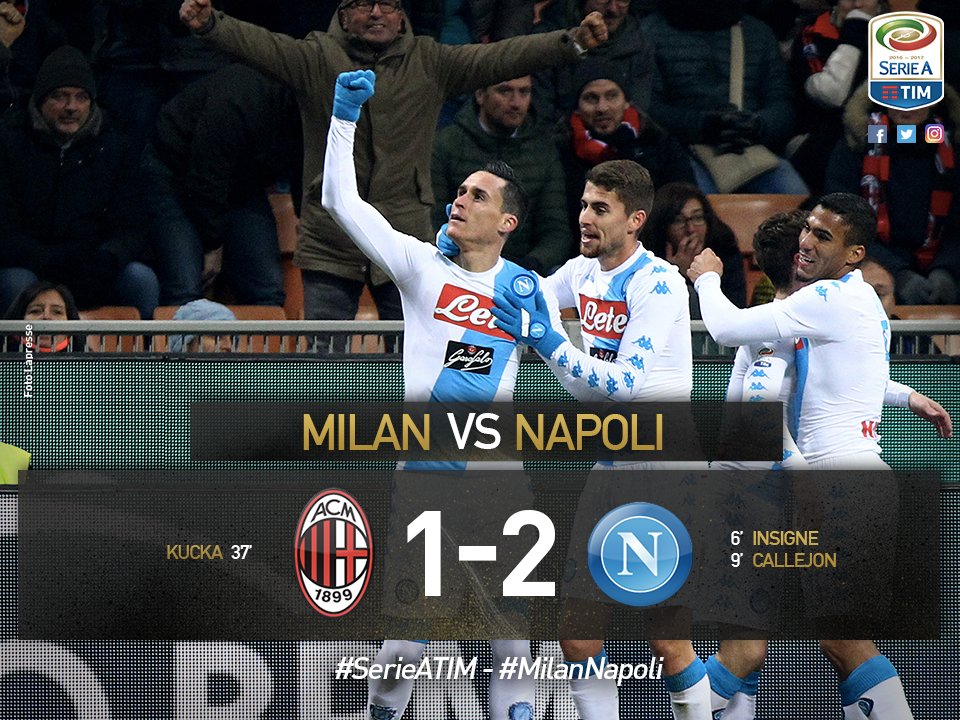
Task: Open the #SerieATIM - #MilanNapoli hashtag text
Action: tap(500, 670)
